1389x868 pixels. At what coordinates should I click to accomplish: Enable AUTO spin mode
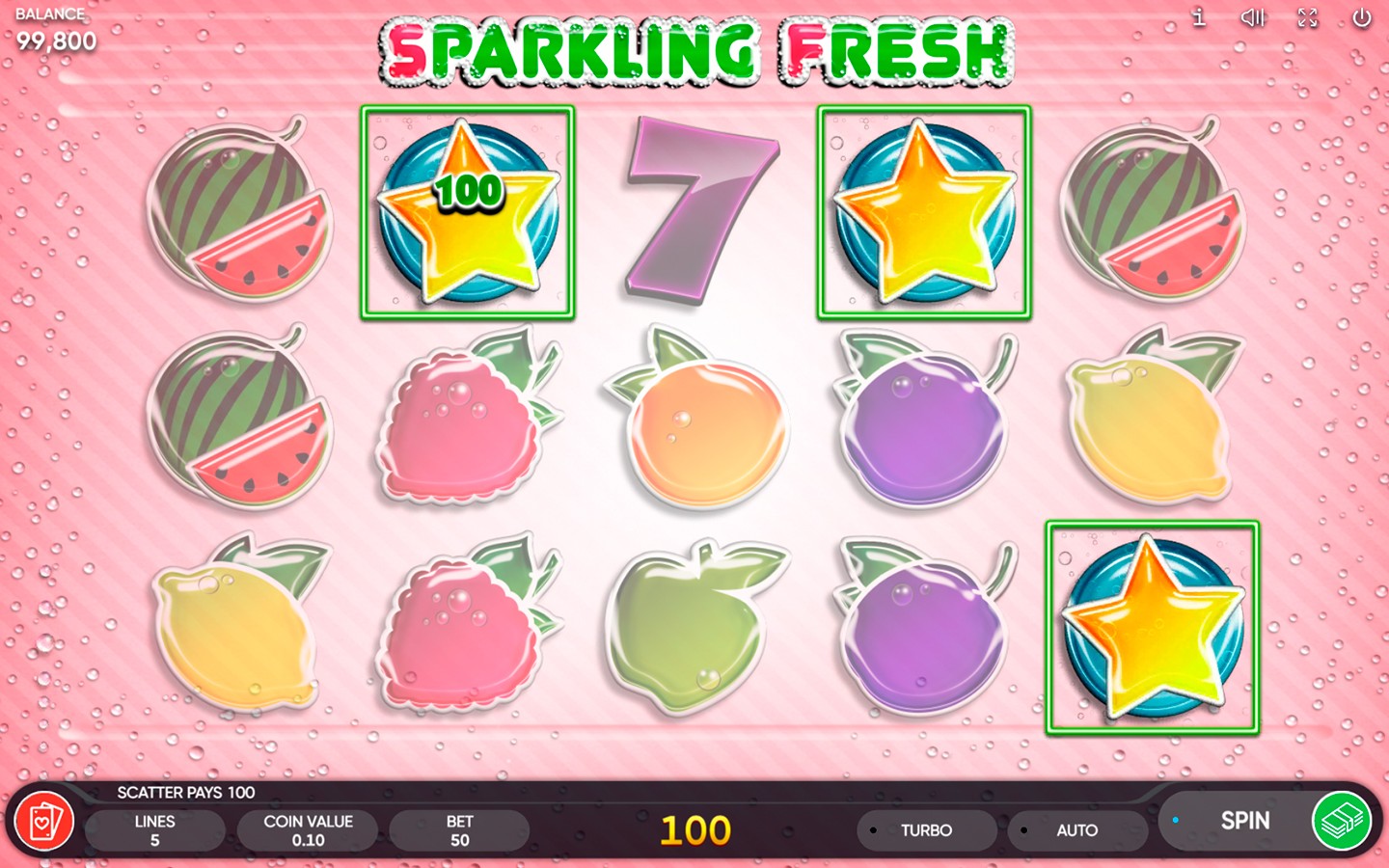(1076, 830)
